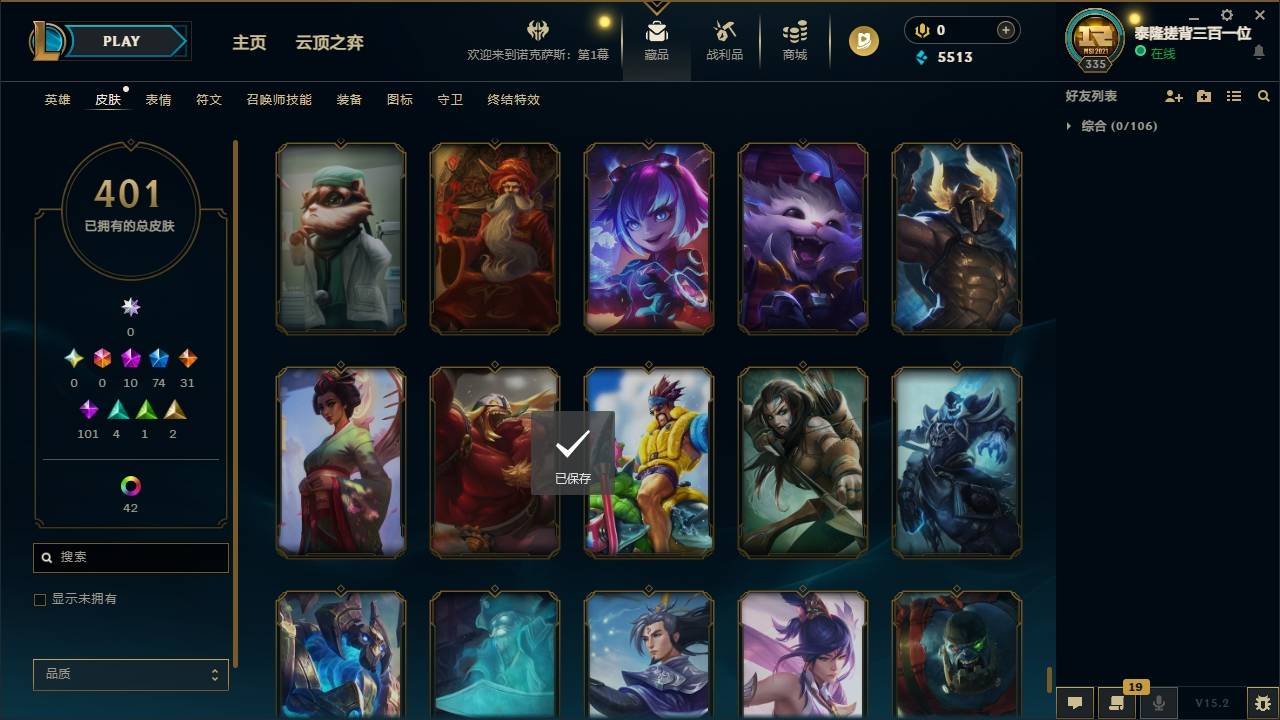1280x720 pixels.
Task: Mute voice chat in top currency bar
Action: pos(920,30)
